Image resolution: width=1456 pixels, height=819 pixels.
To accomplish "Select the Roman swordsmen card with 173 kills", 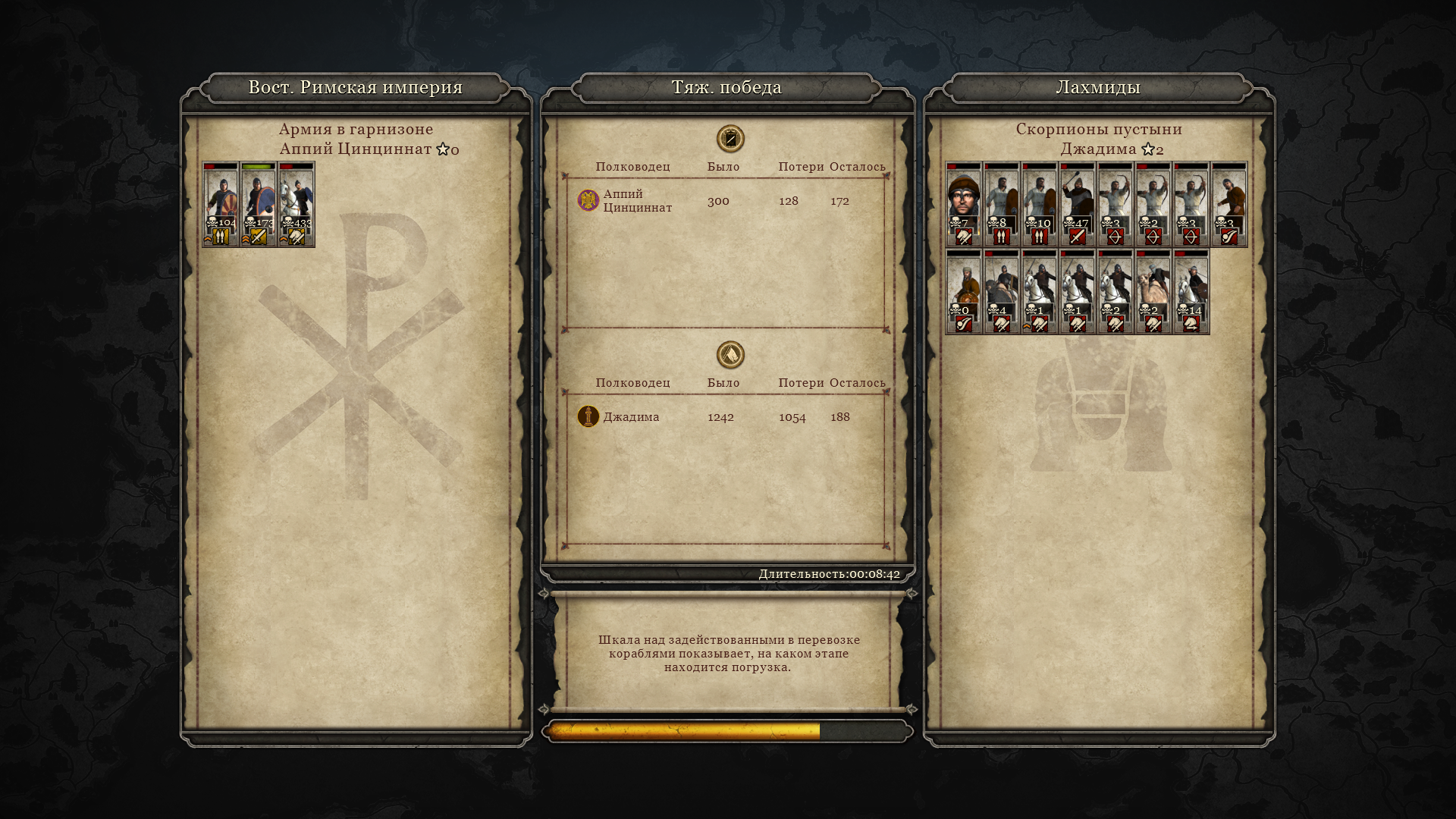I will pyautogui.click(x=259, y=204).
